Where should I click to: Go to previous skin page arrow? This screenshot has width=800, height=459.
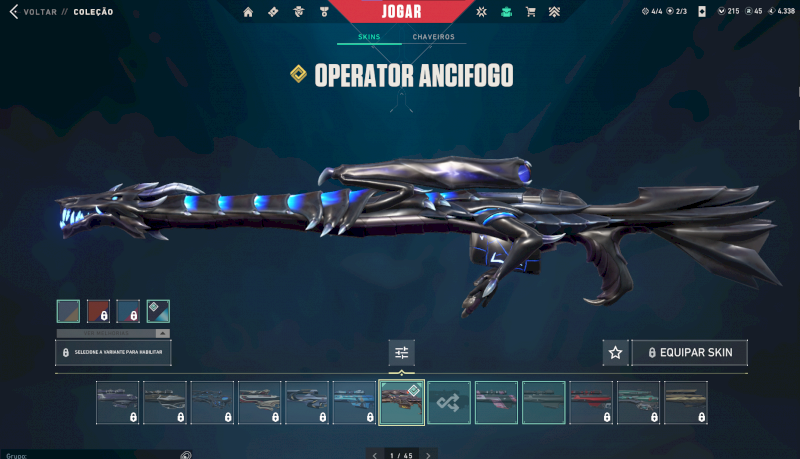375,455
